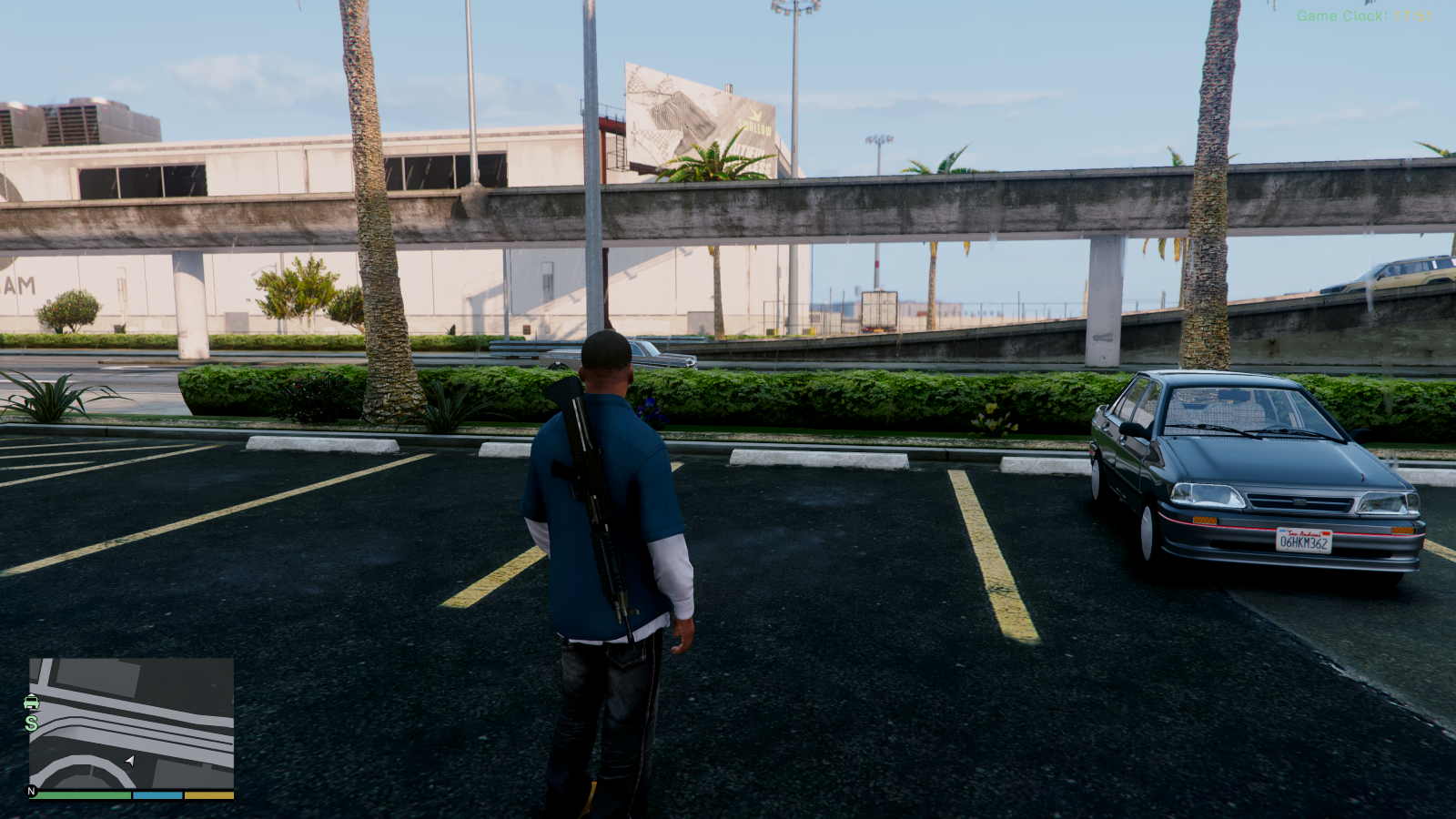Screen dimensions: 1456x819
Task: Click the N compass marker on the minimap
Action: click(30, 790)
